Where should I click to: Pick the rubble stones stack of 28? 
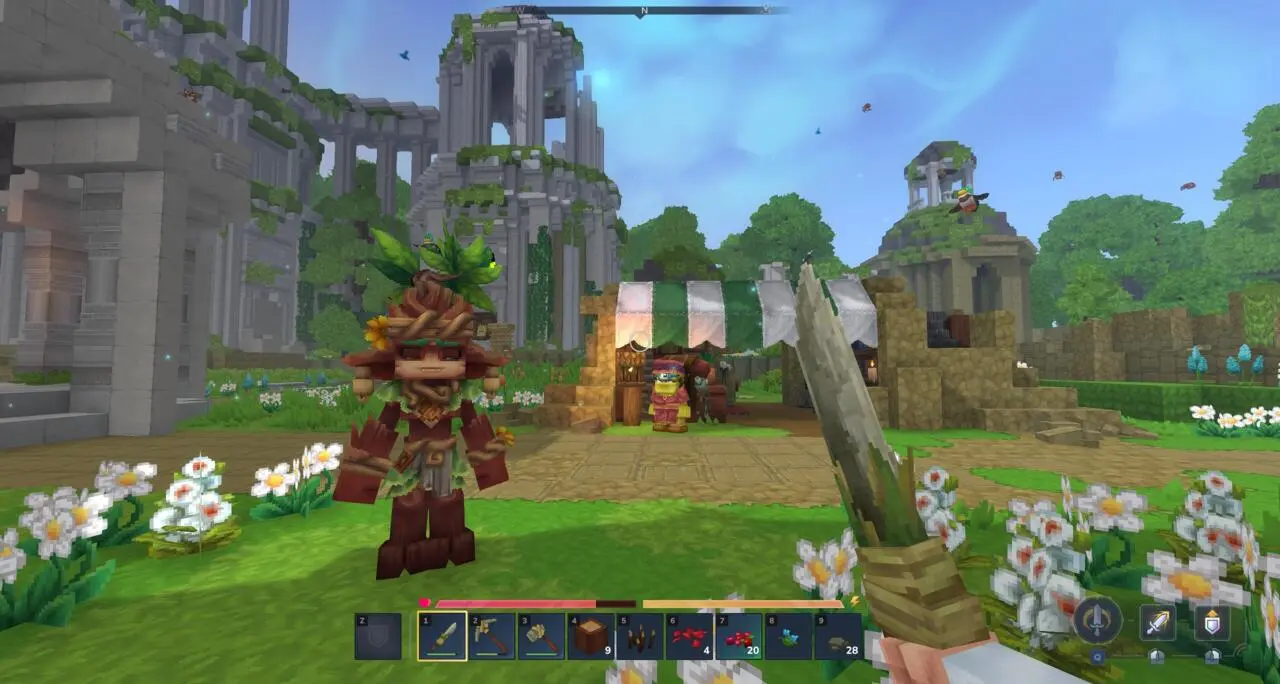(x=838, y=636)
